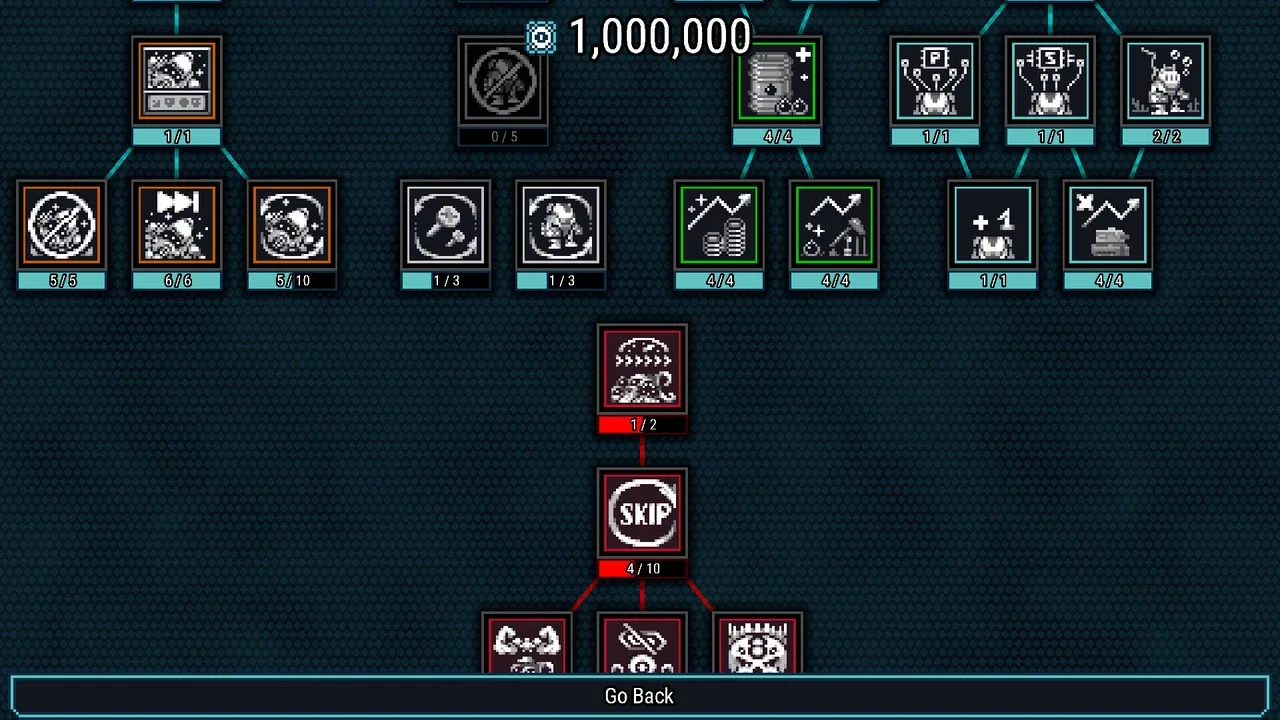This screenshot has width=1280, height=720.
Task: Select the greyed-out locked 0/5 node
Action: (503, 82)
